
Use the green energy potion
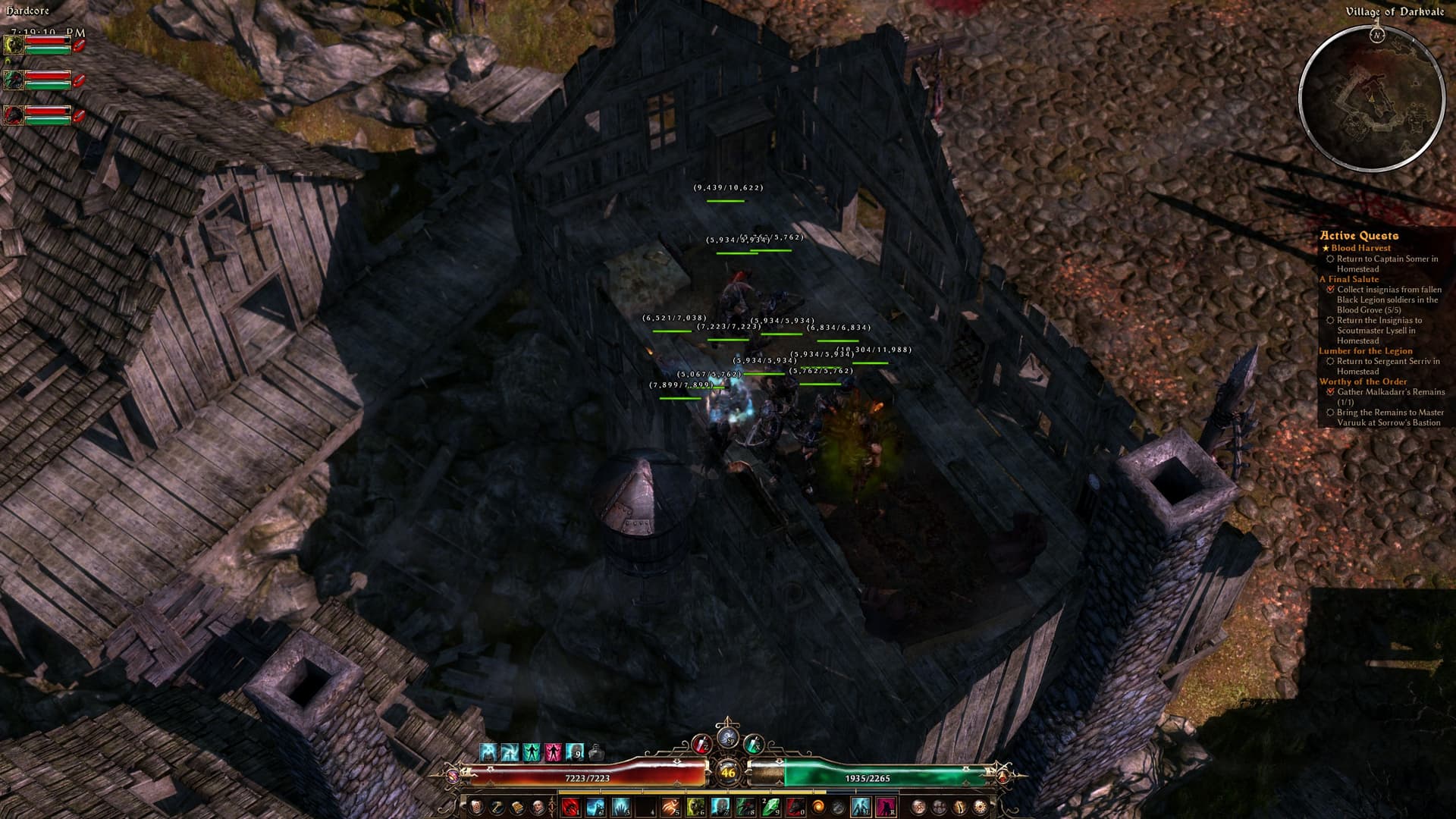point(752,745)
